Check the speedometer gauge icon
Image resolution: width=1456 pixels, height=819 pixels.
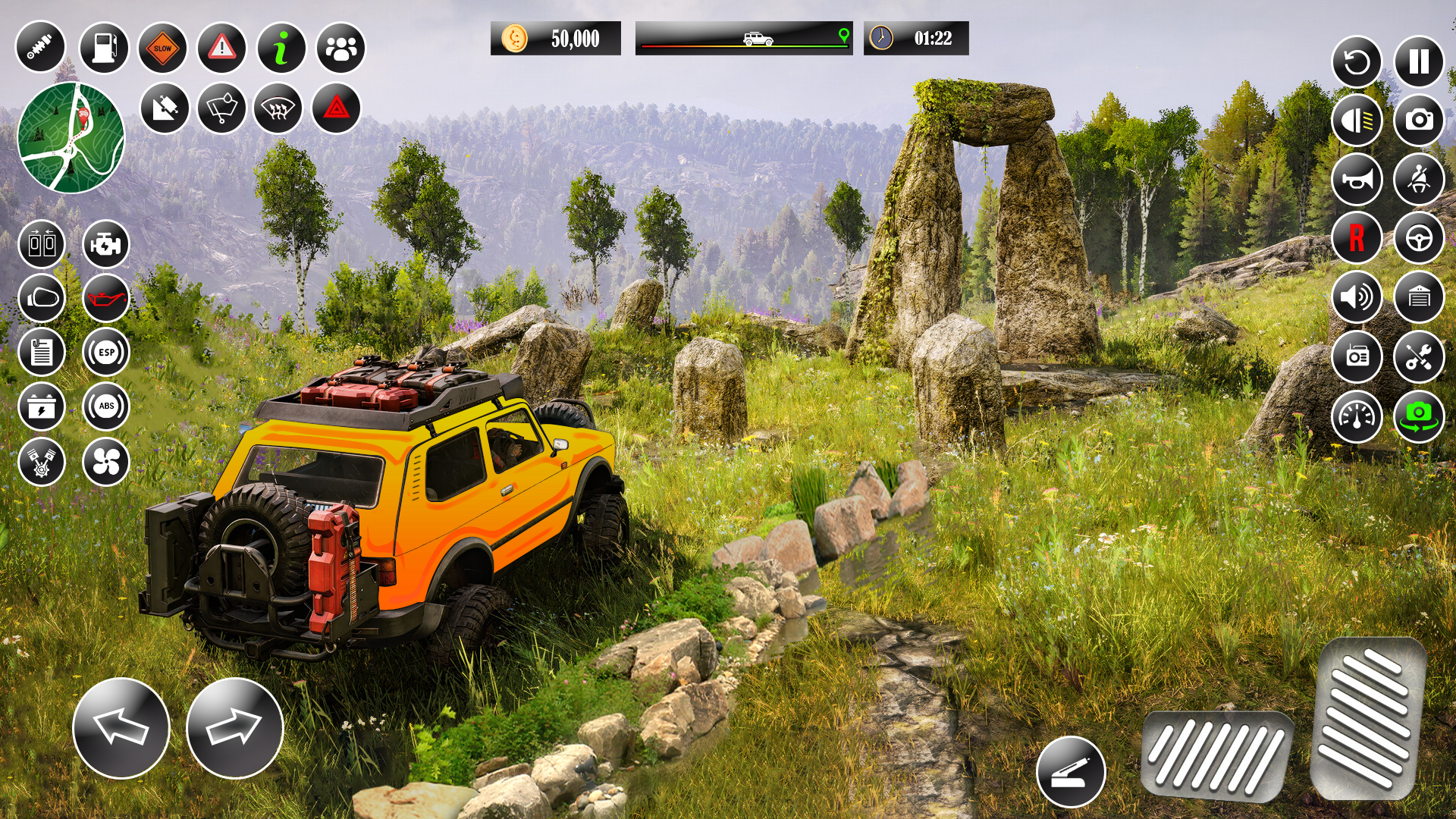pos(1357,415)
